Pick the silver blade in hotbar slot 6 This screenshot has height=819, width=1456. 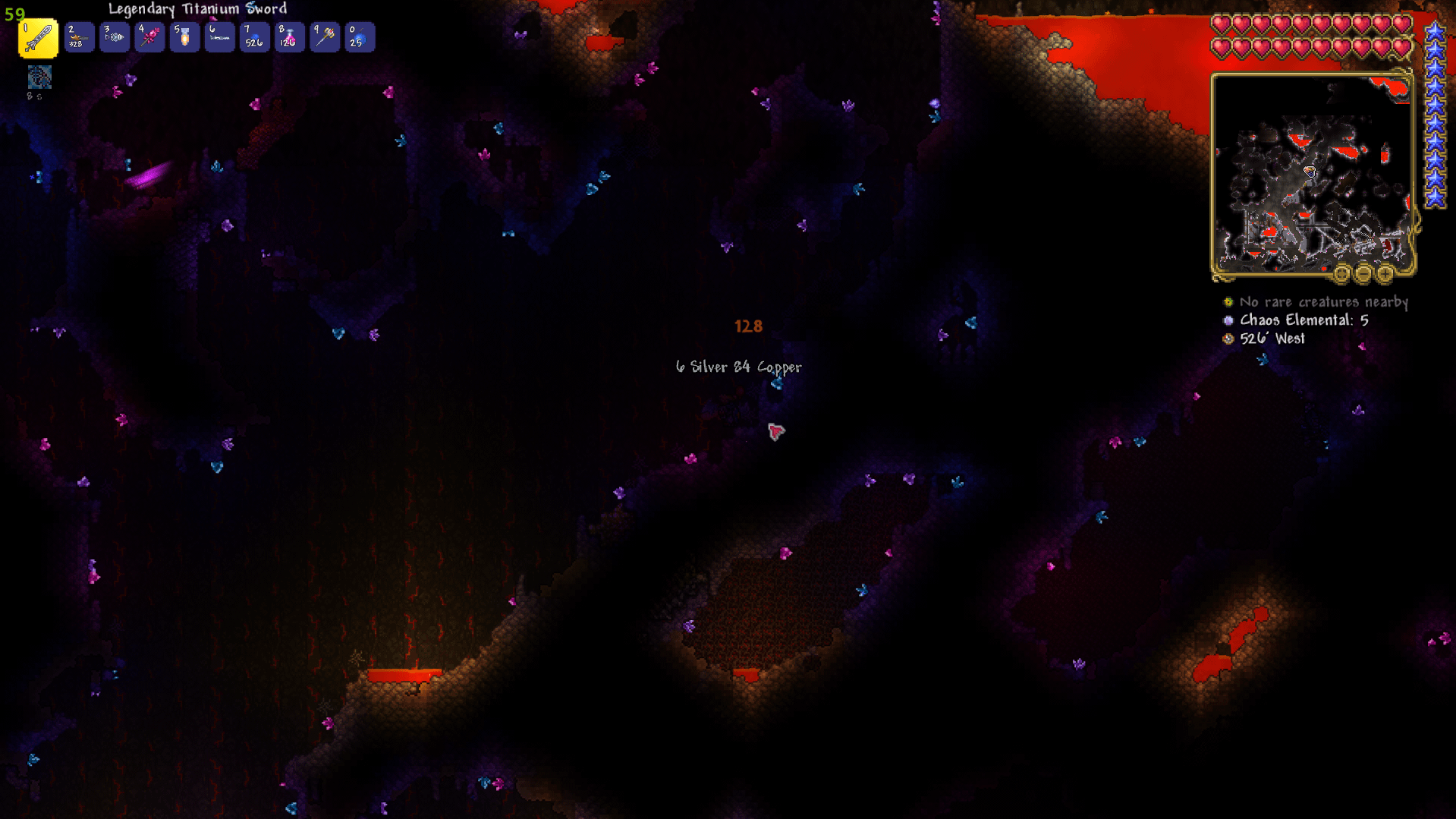click(x=219, y=38)
